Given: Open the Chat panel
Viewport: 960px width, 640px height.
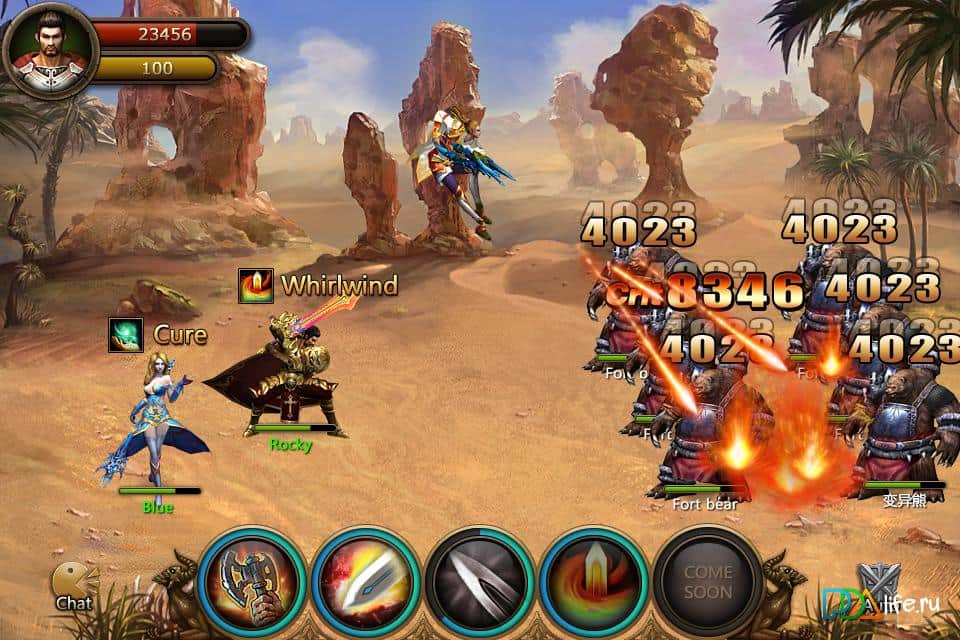Looking at the screenshot, I should pos(75,586).
